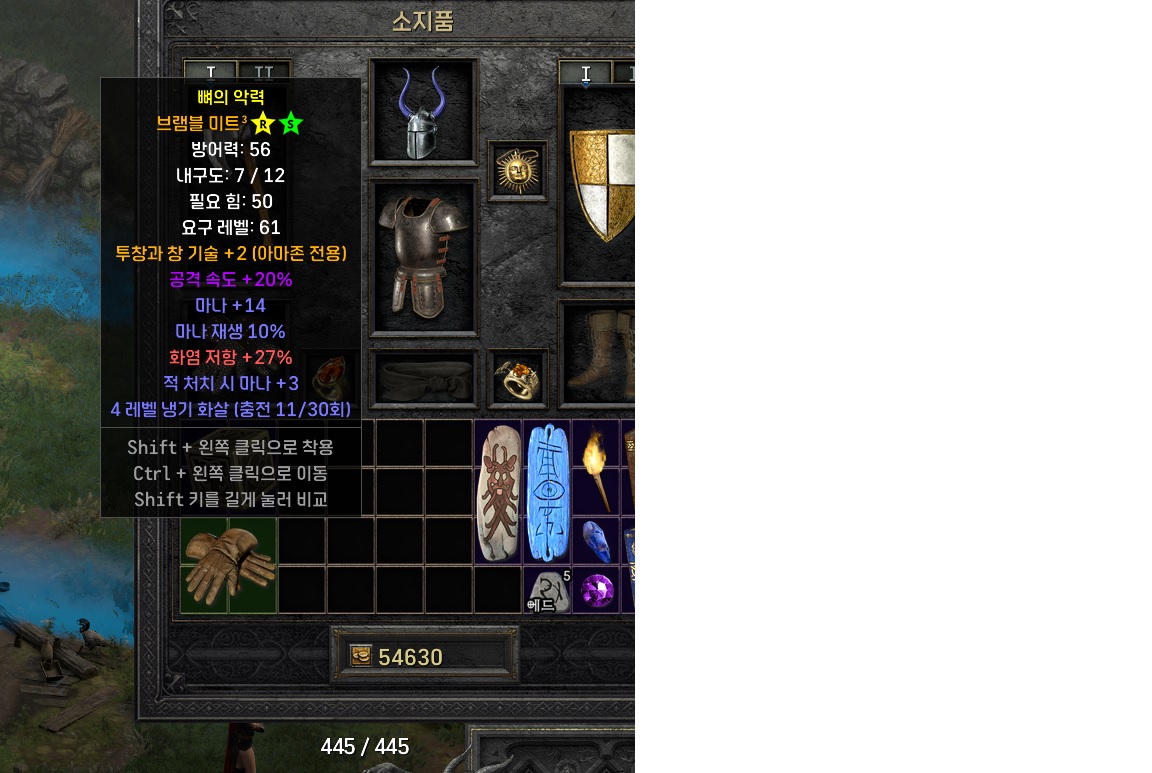The image size is (1152, 773).
Task: Click the equipped plate body armor
Action: coord(423,256)
